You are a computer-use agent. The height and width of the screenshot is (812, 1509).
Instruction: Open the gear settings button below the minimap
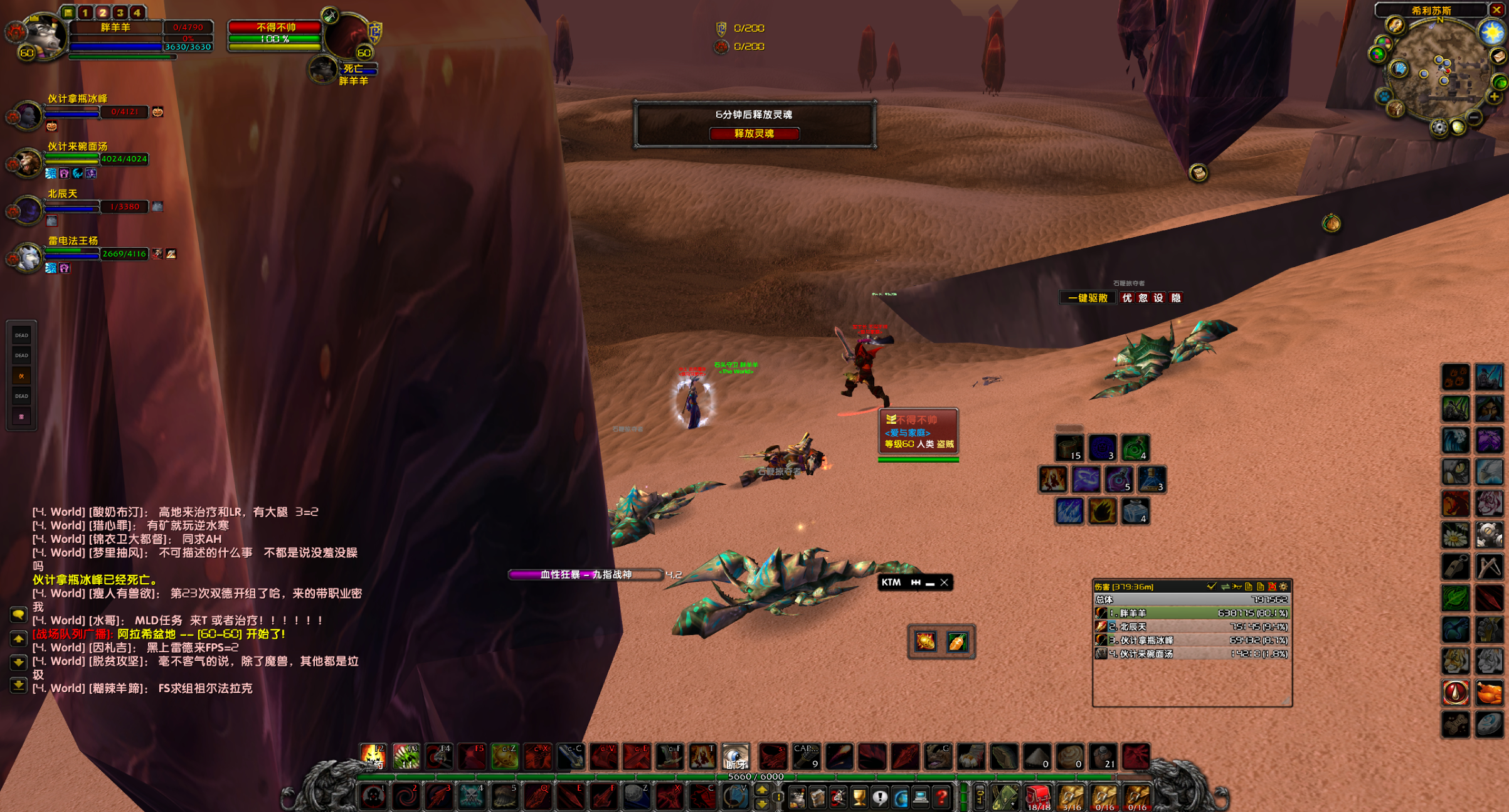click(x=1439, y=128)
